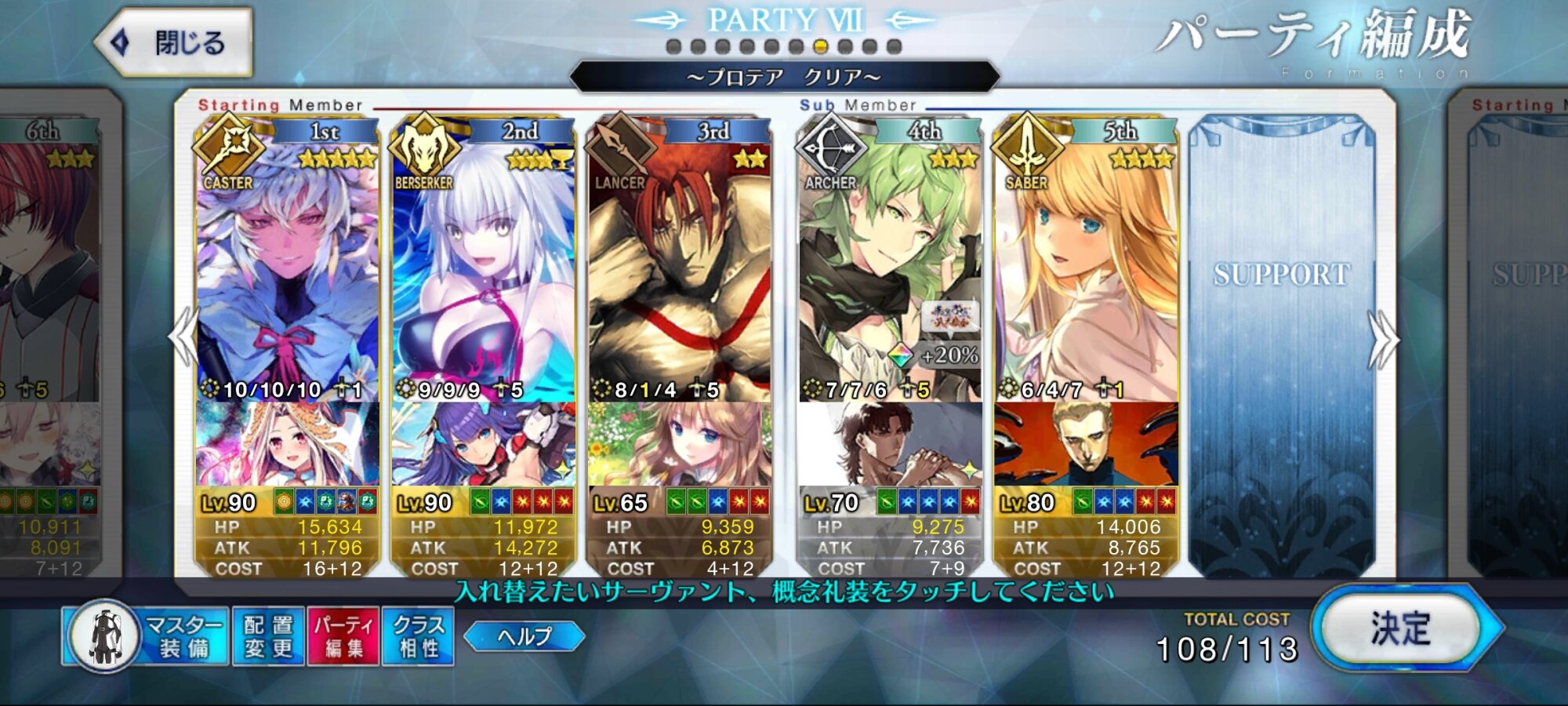
Task: Choose the 3rd slot Lancer servant card
Action: 679,275
